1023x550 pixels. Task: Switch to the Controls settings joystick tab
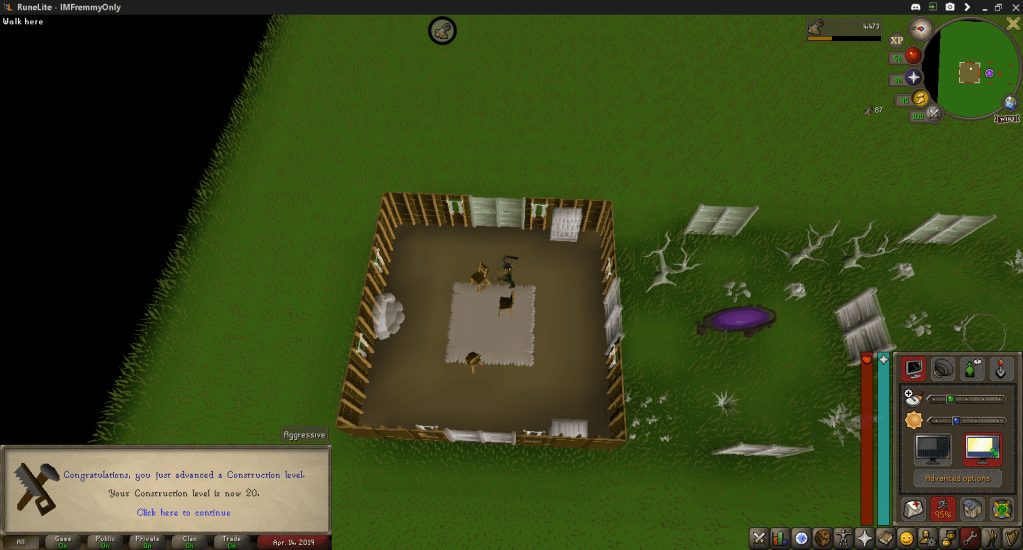click(1002, 369)
